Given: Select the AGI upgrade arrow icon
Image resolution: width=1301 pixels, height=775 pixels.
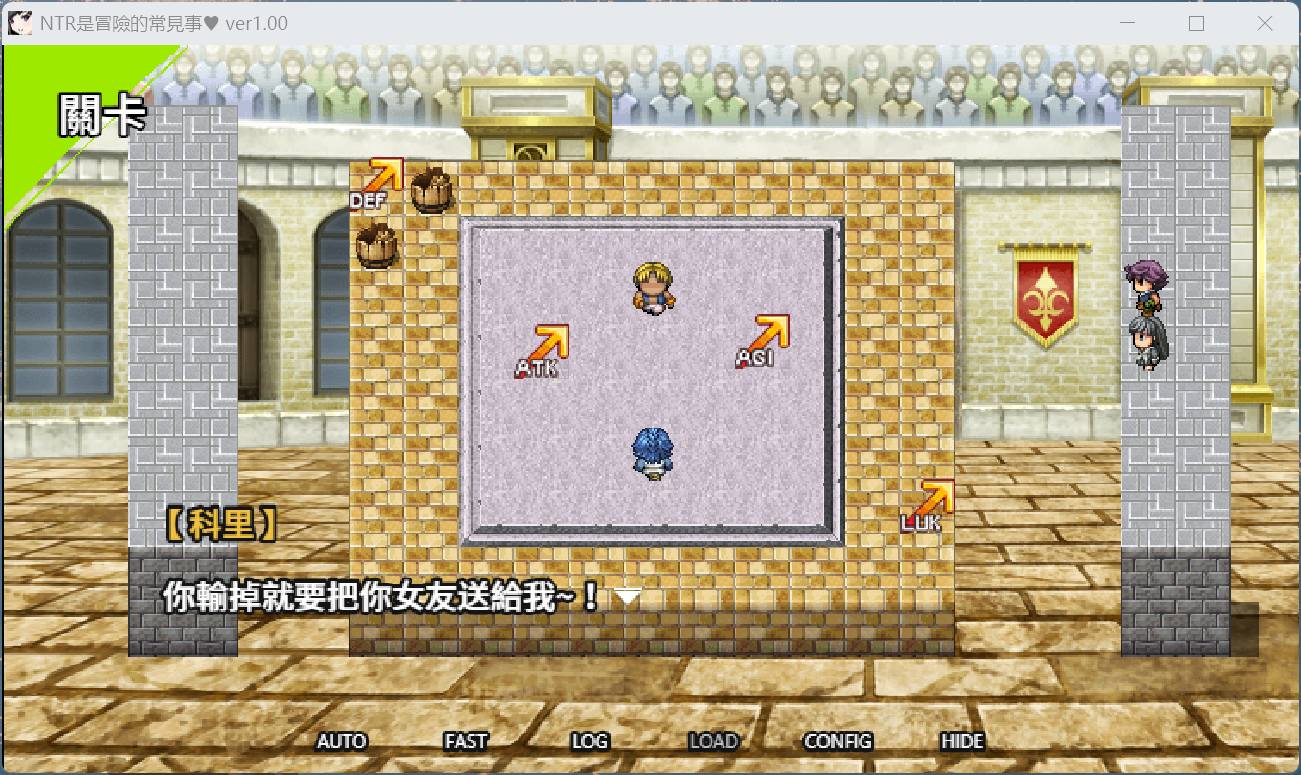Looking at the screenshot, I should coord(769,333).
